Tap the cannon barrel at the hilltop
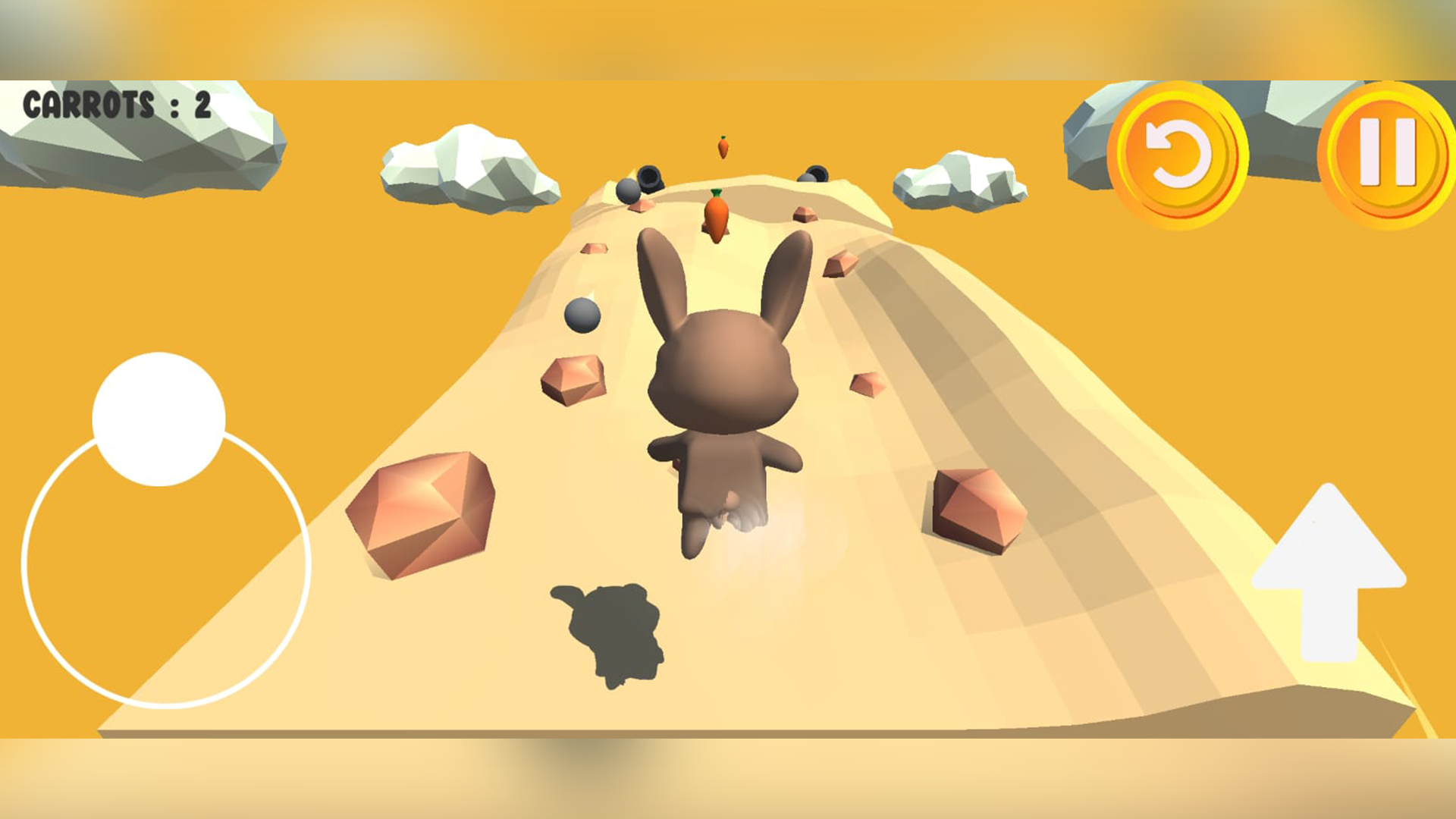Screen dimensions: 1456x819 (648, 178)
